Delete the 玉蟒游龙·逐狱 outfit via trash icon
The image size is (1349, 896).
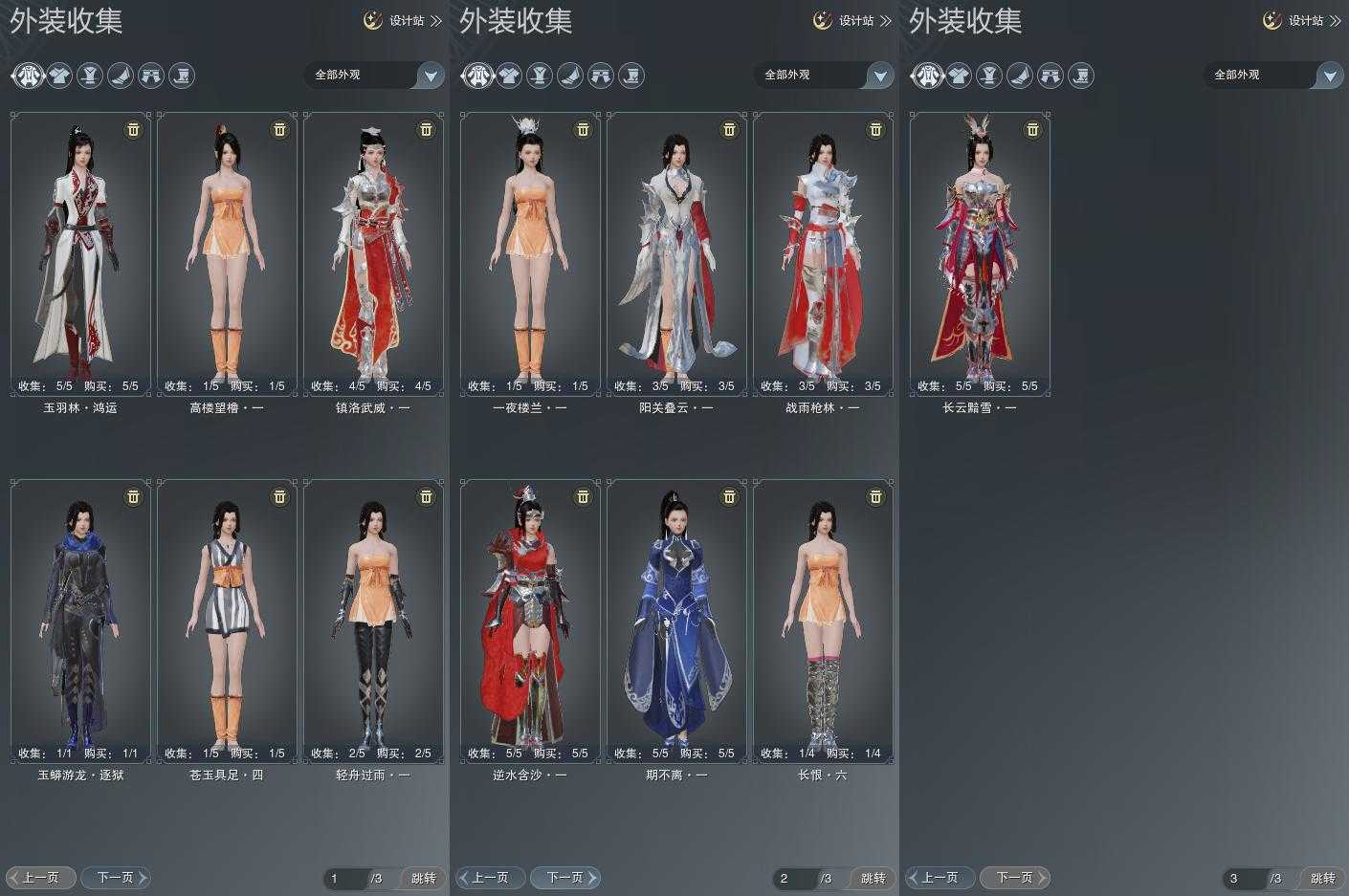pyautogui.click(x=133, y=496)
